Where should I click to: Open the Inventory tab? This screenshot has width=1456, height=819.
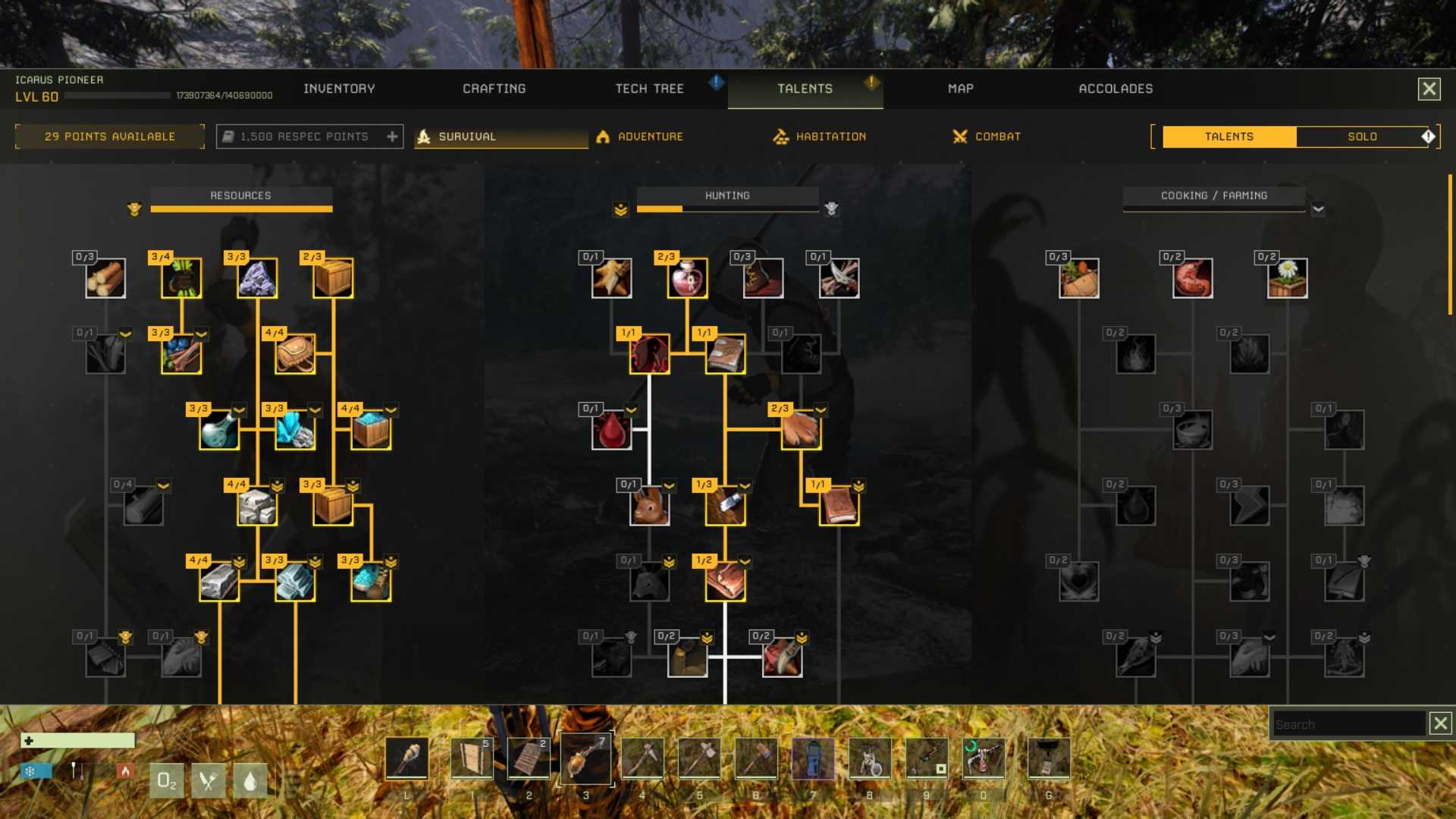[339, 89]
